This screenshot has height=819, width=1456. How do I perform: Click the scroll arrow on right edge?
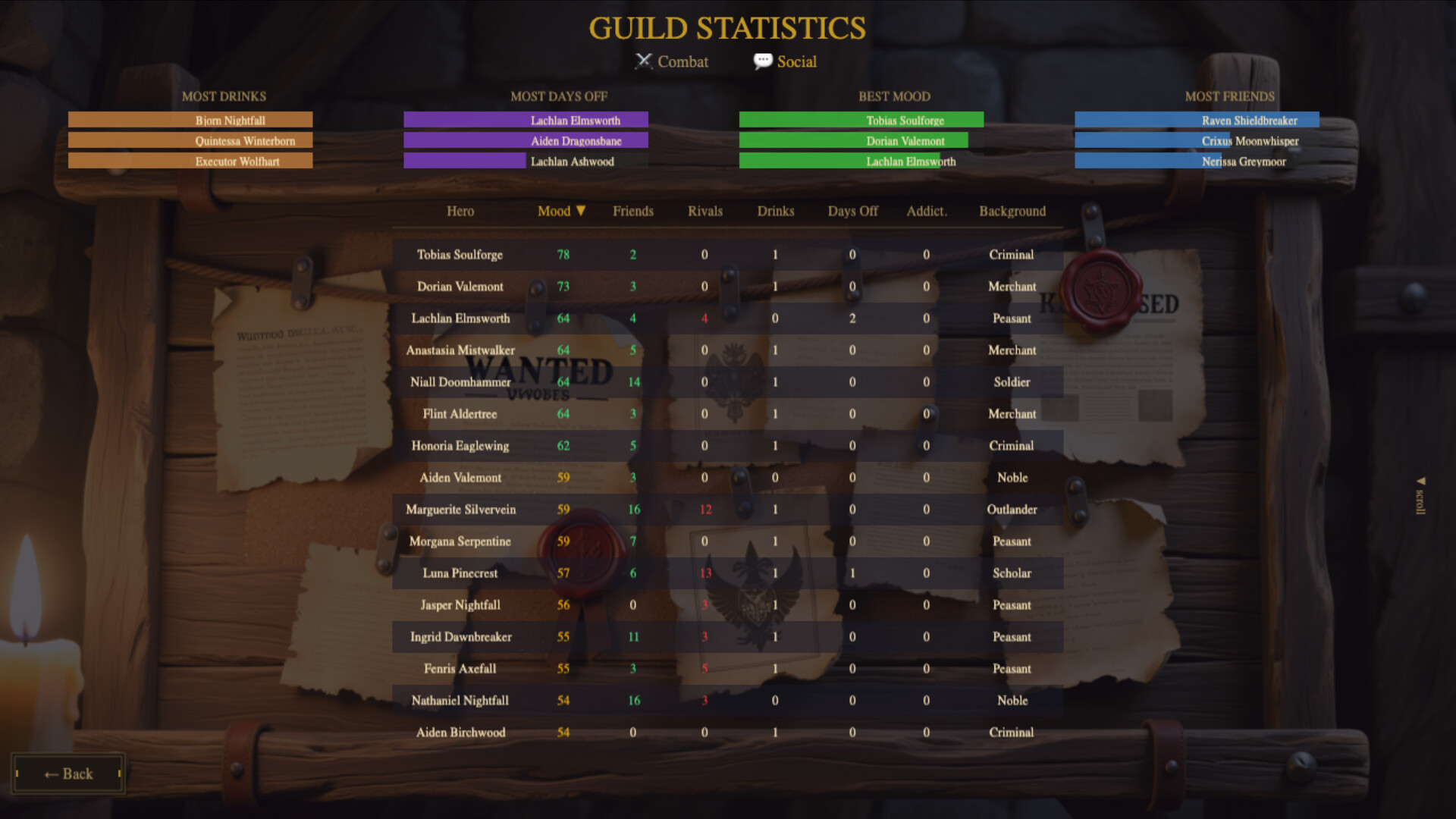pos(1420,480)
